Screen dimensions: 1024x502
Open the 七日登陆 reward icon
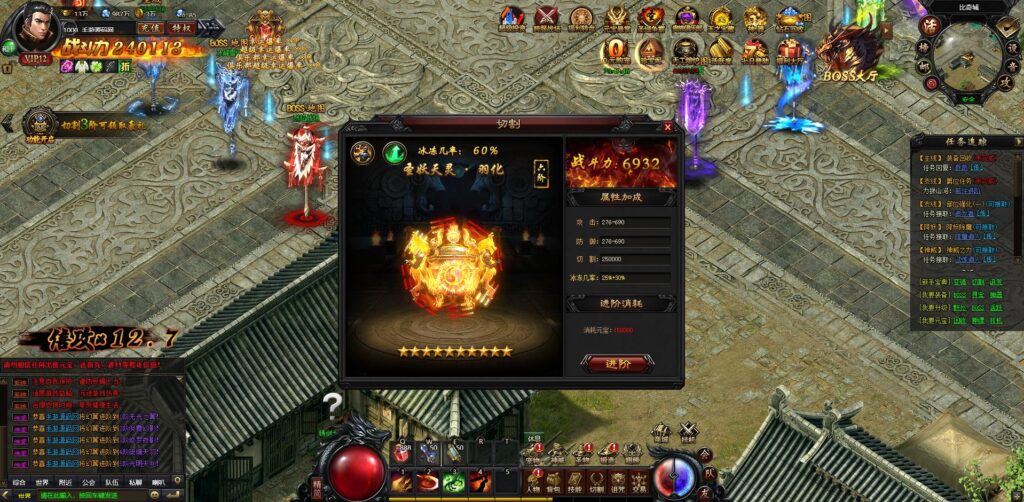756,50
